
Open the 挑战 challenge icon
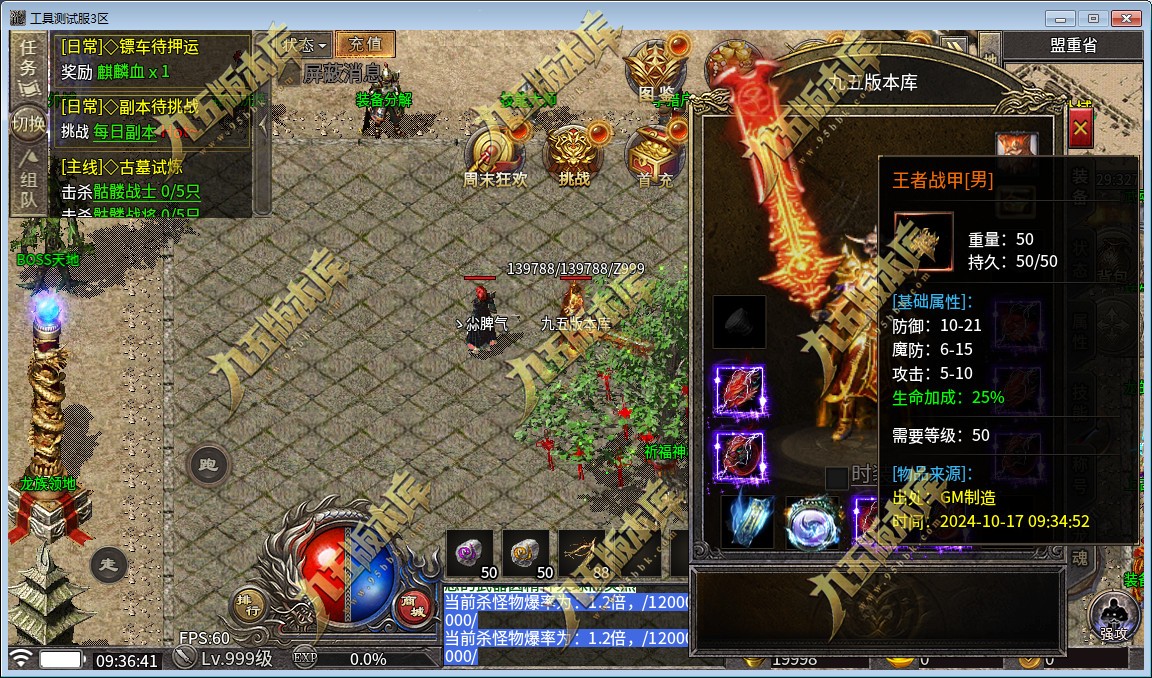coord(574,155)
